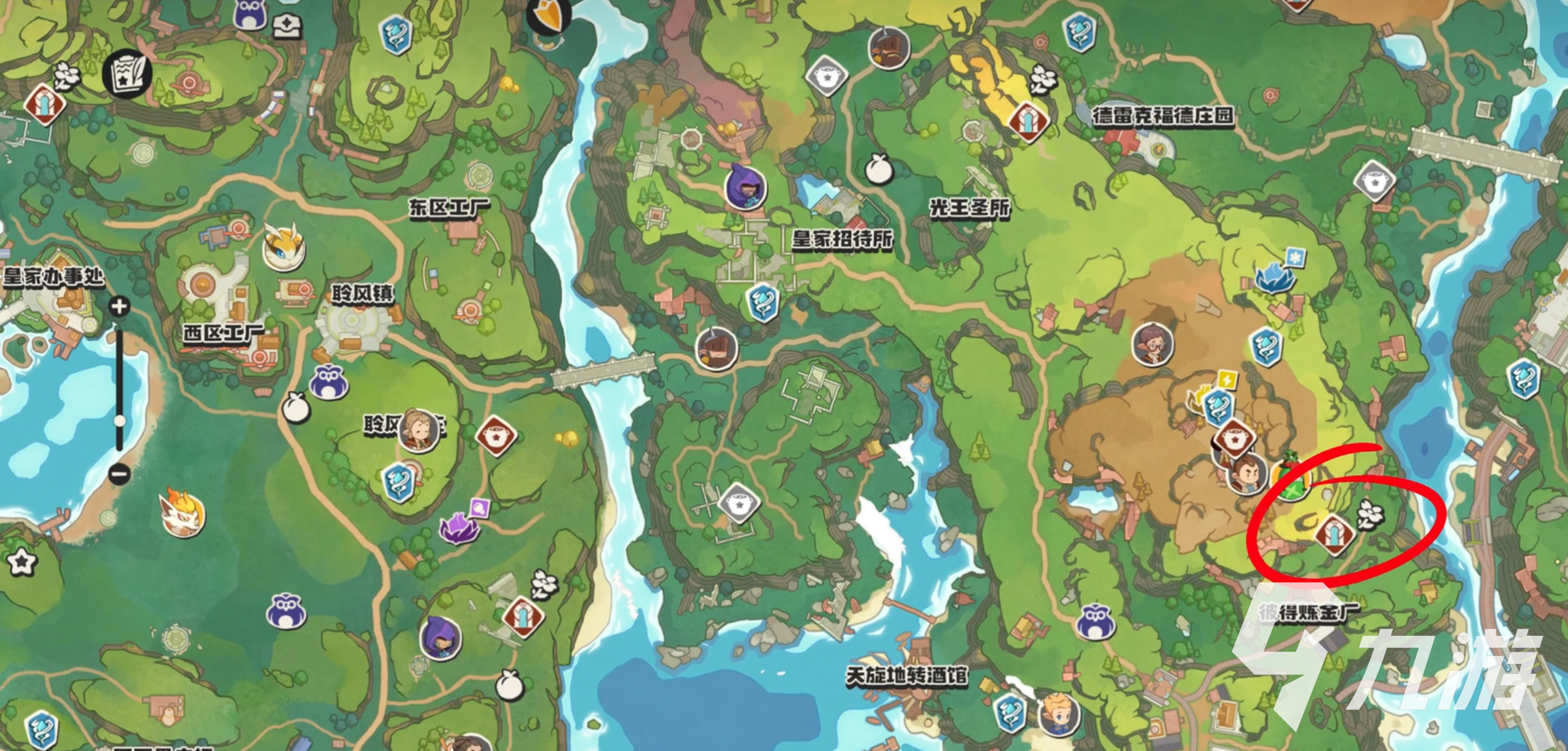Click the purple lotus flower marker

(458, 527)
